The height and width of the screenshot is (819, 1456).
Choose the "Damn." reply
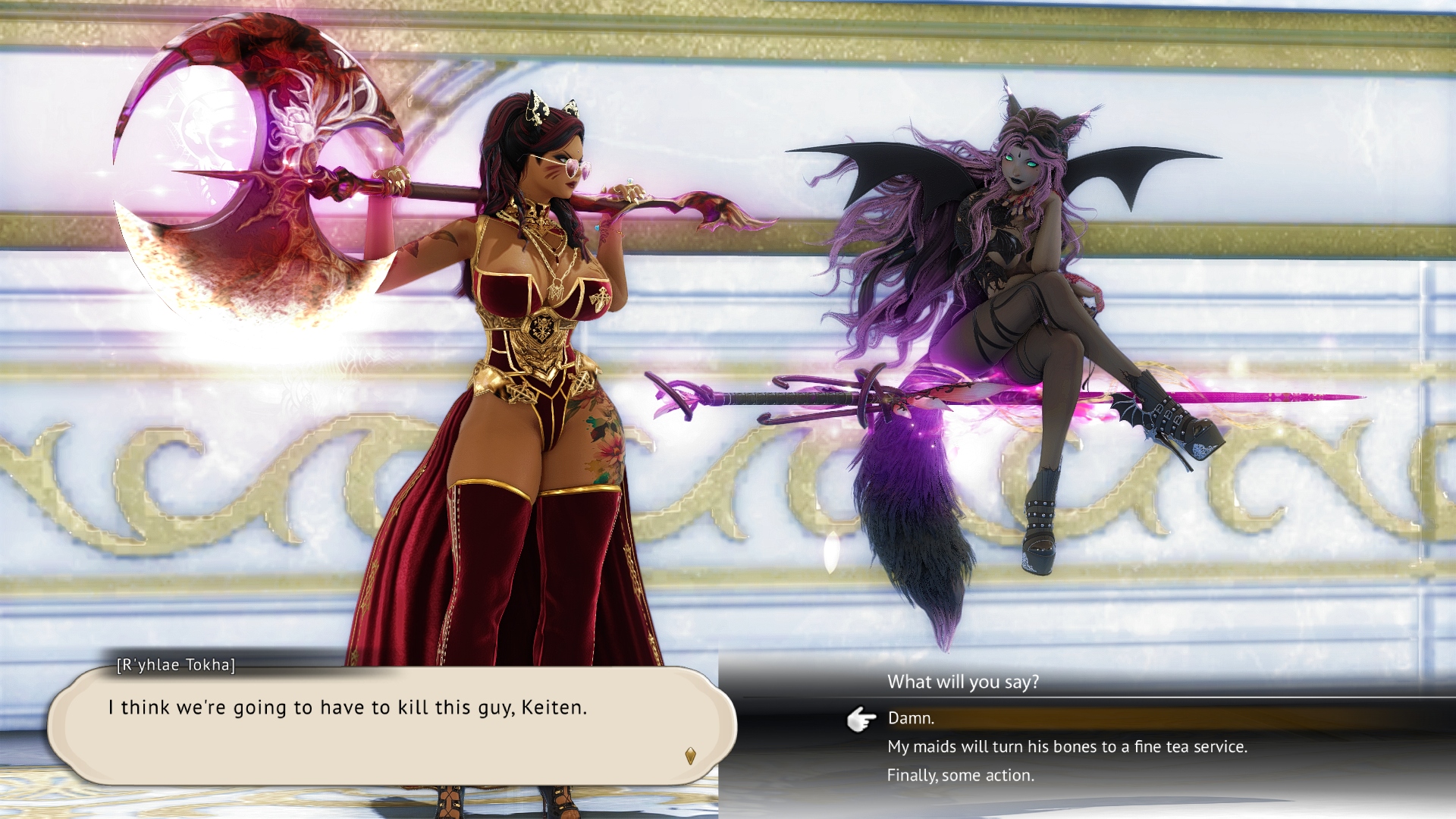(911, 718)
